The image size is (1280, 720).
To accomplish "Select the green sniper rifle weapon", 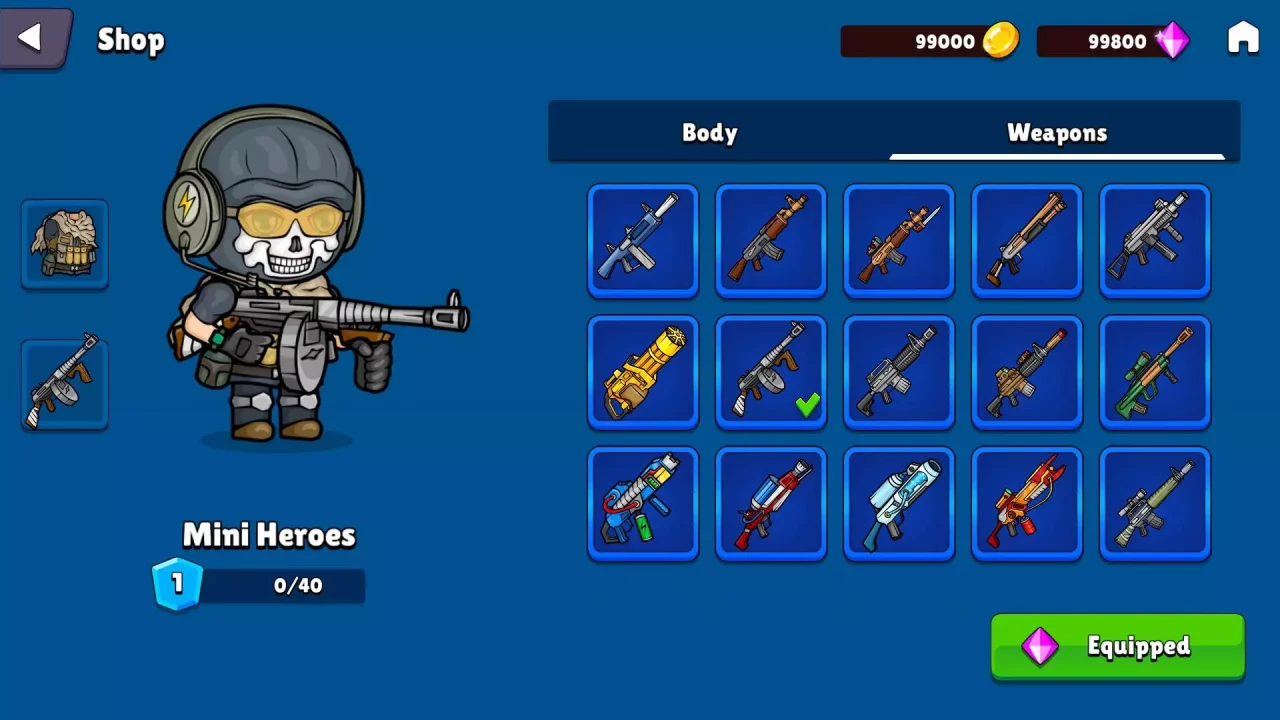I will click(x=1154, y=372).
